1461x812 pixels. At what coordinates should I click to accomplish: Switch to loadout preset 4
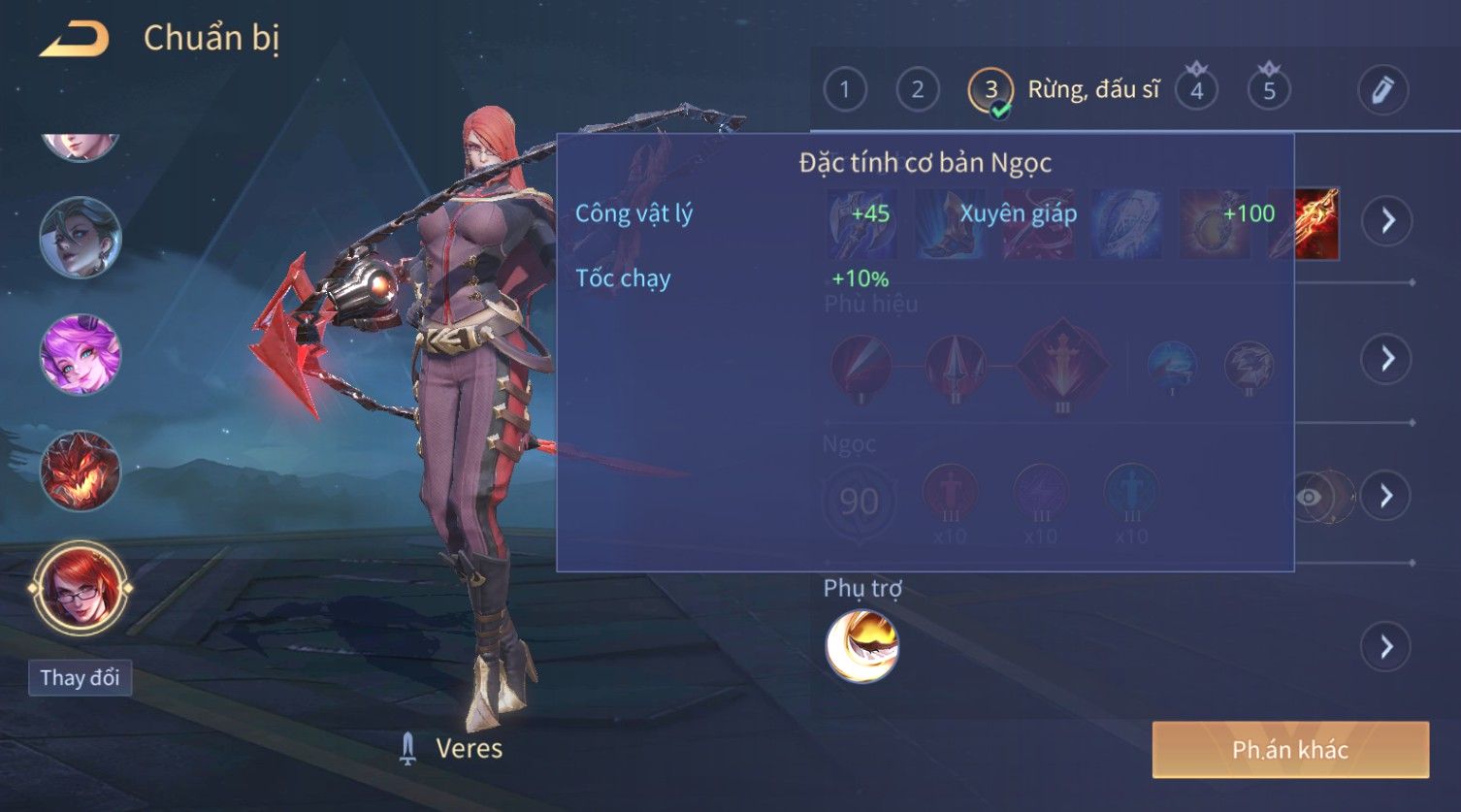tap(1196, 90)
